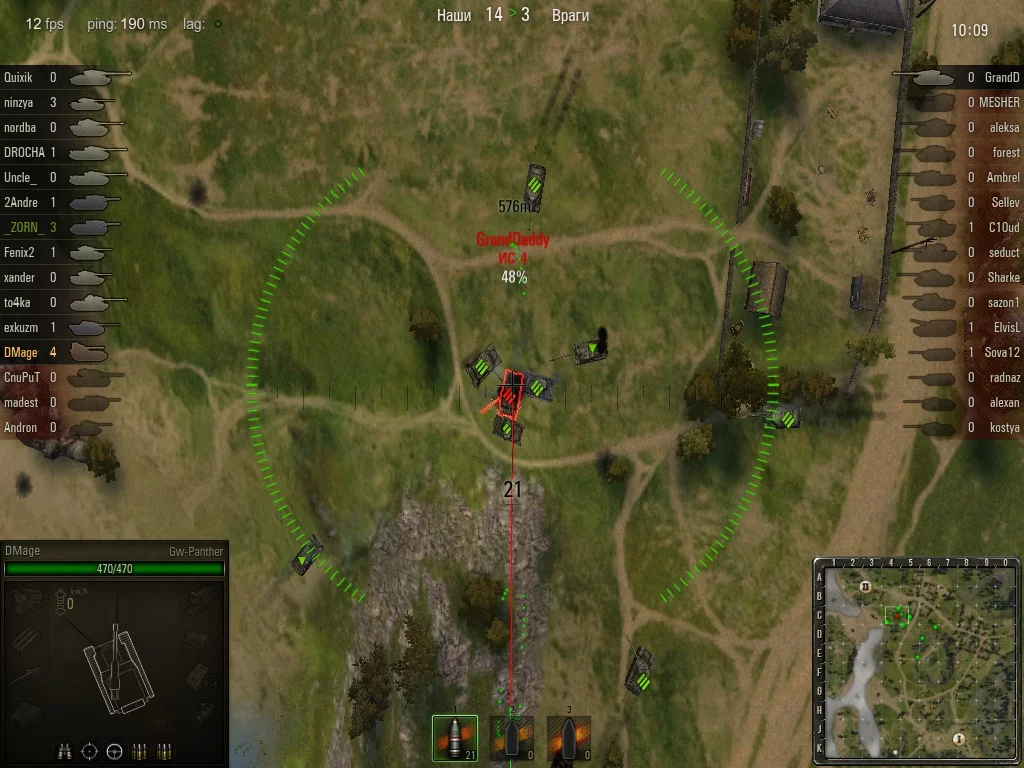
Task: Choose _ZORN_ in the allied roster
Action: click(60, 227)
